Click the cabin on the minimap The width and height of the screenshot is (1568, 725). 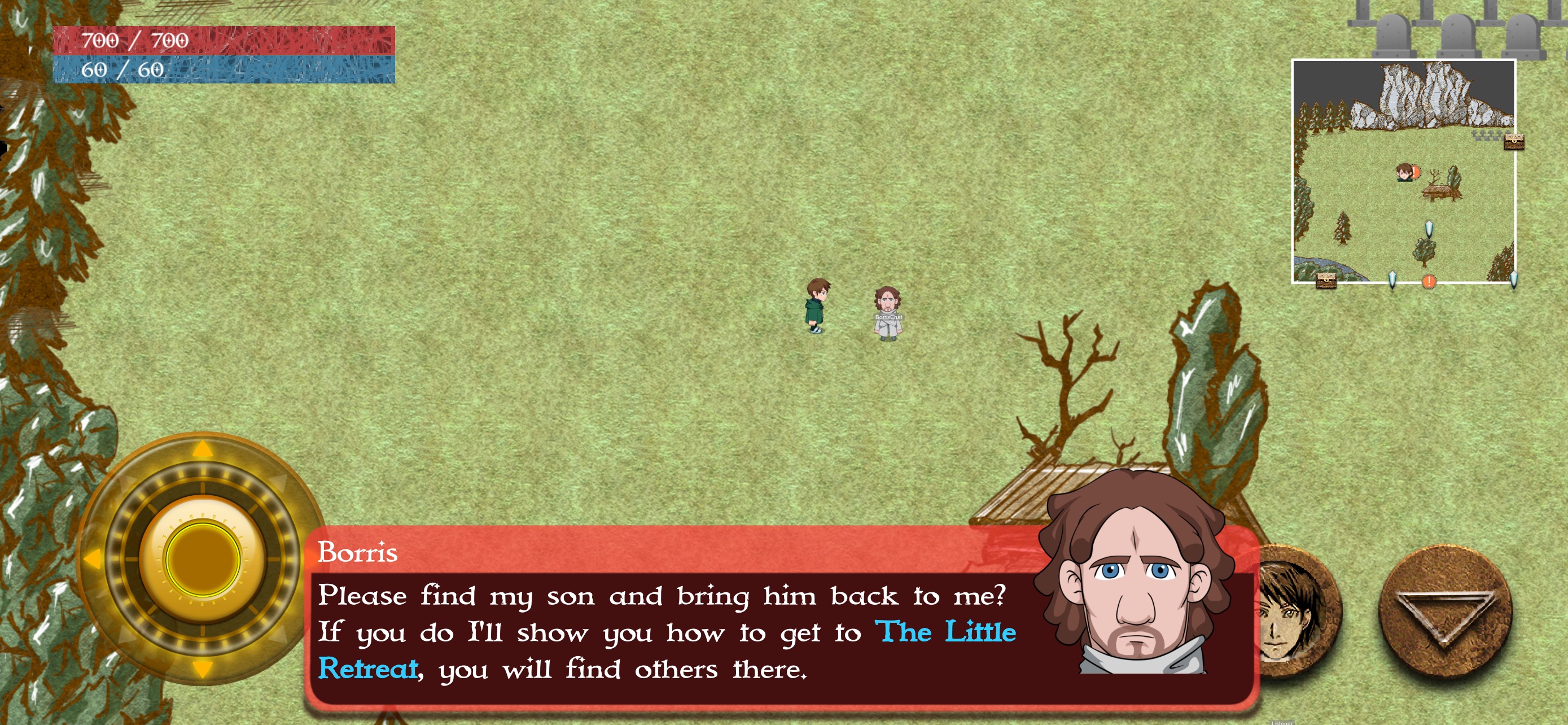(1440, 191)
